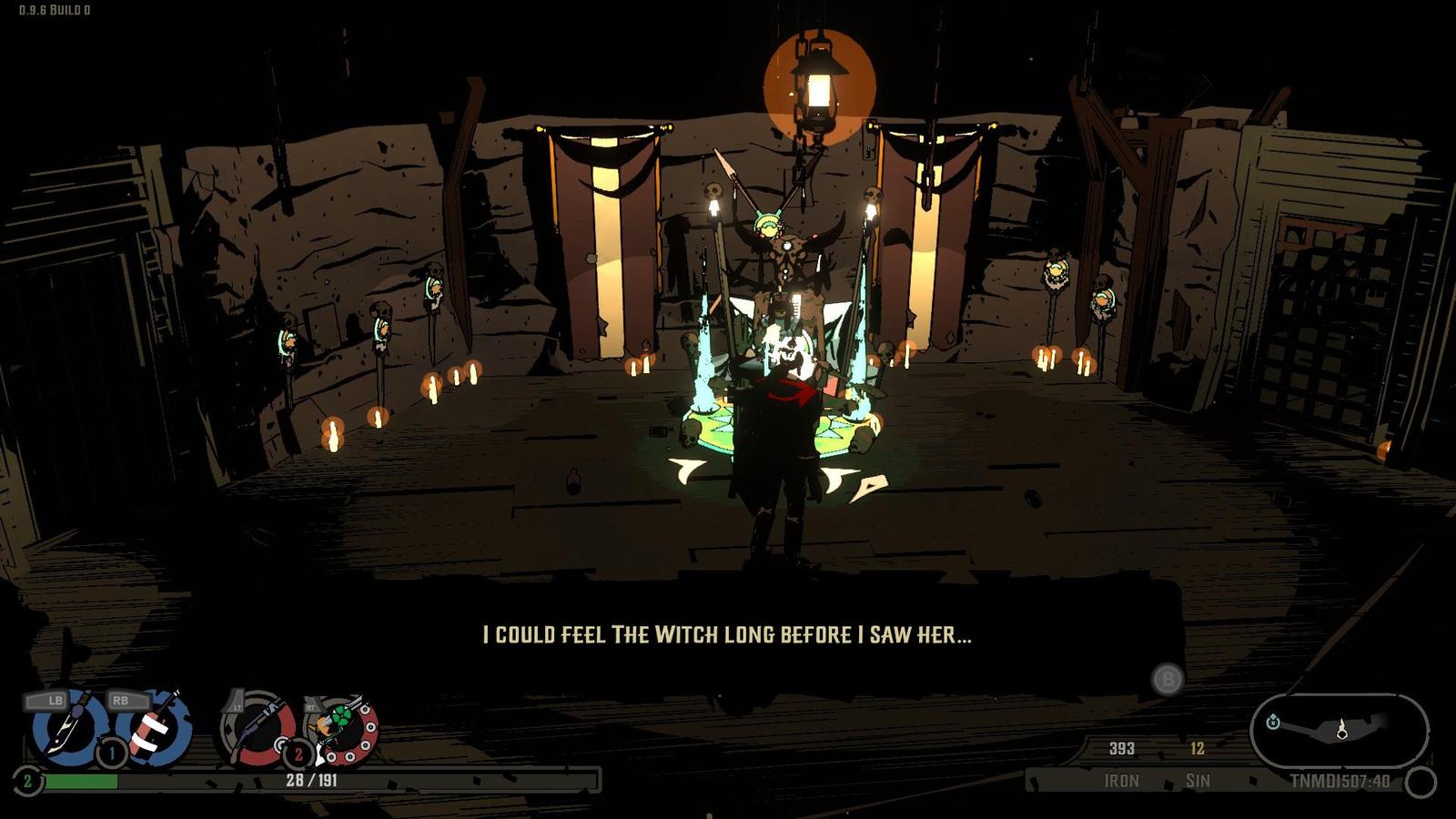Open the minimap
Screen dimensions: 1456x819
pyautogui.click(x=1338, y=730)
